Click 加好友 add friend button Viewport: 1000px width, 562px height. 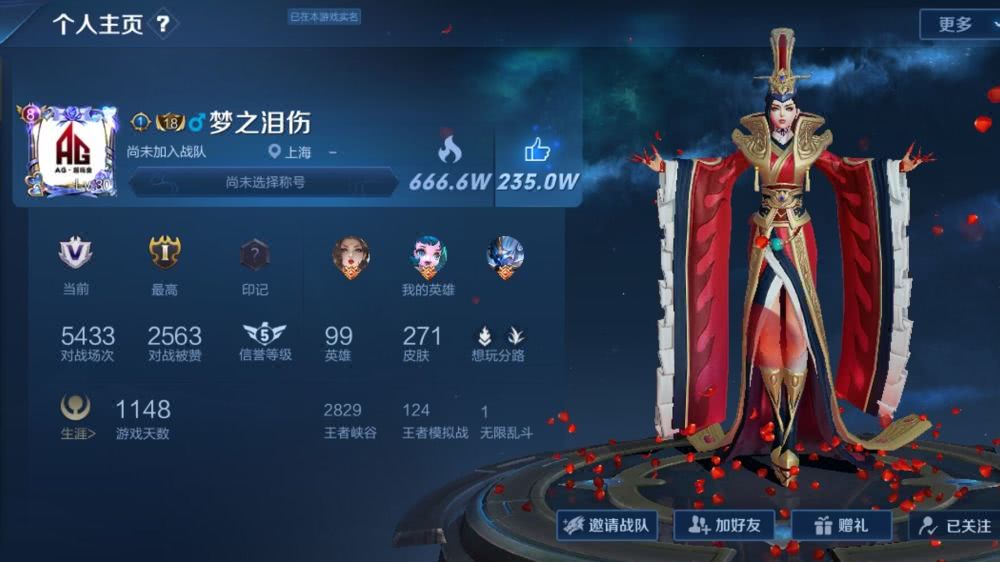[x=725, y=525]
